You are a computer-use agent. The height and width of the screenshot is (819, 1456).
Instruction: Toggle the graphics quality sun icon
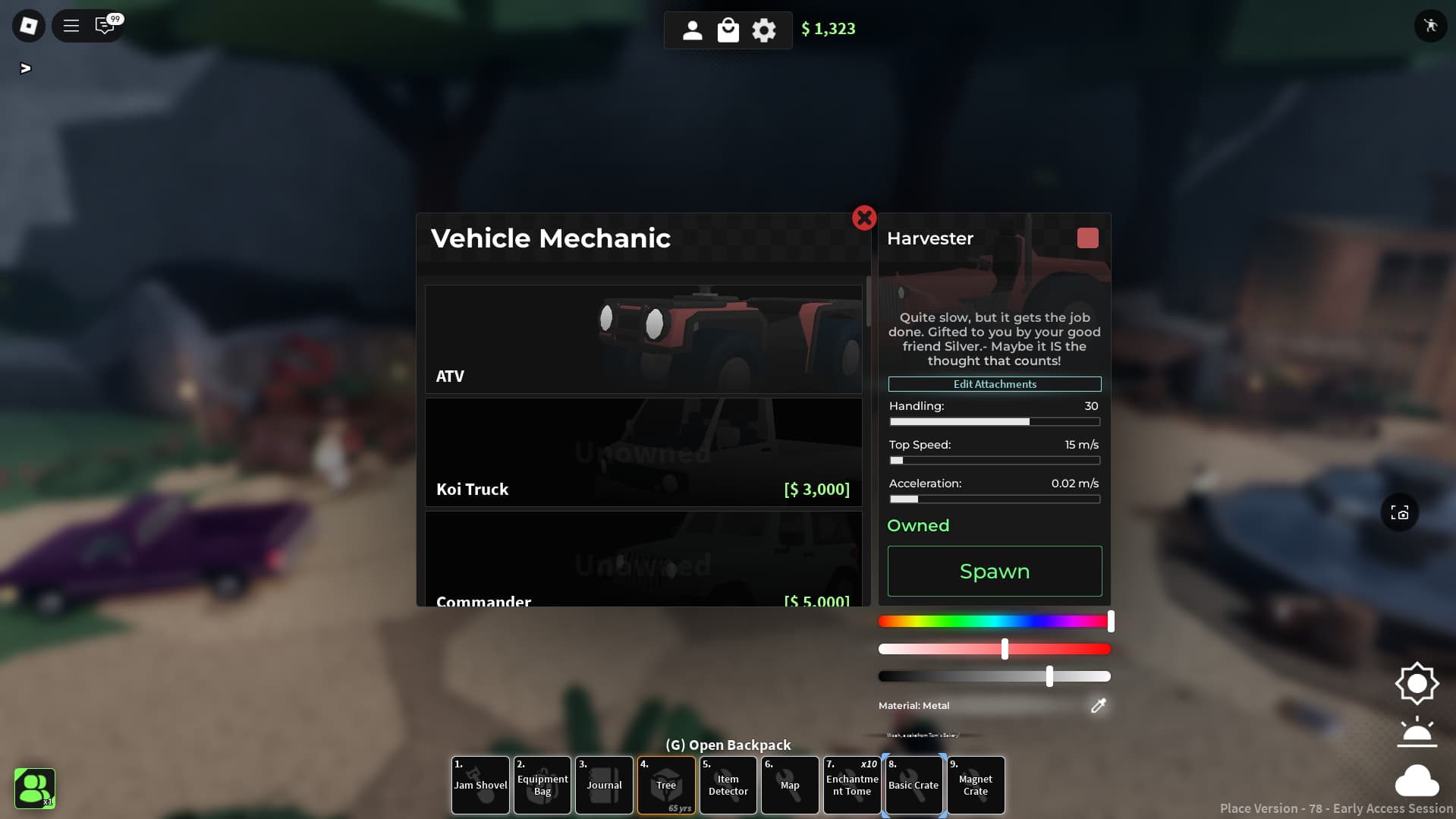click(x=1417, y=682)
